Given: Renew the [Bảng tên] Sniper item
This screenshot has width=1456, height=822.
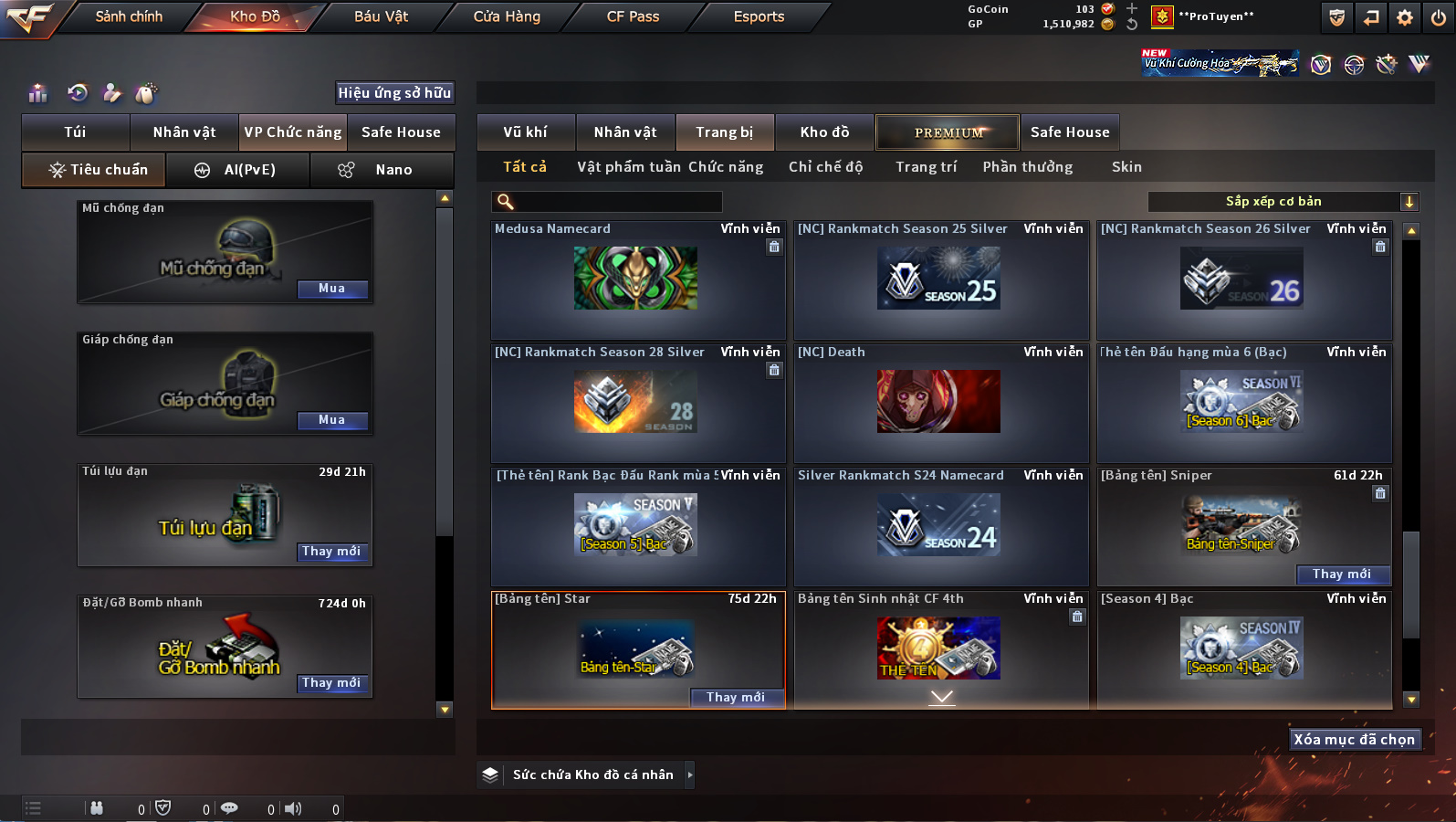Looking at the screenshot, I should 1341,574.
